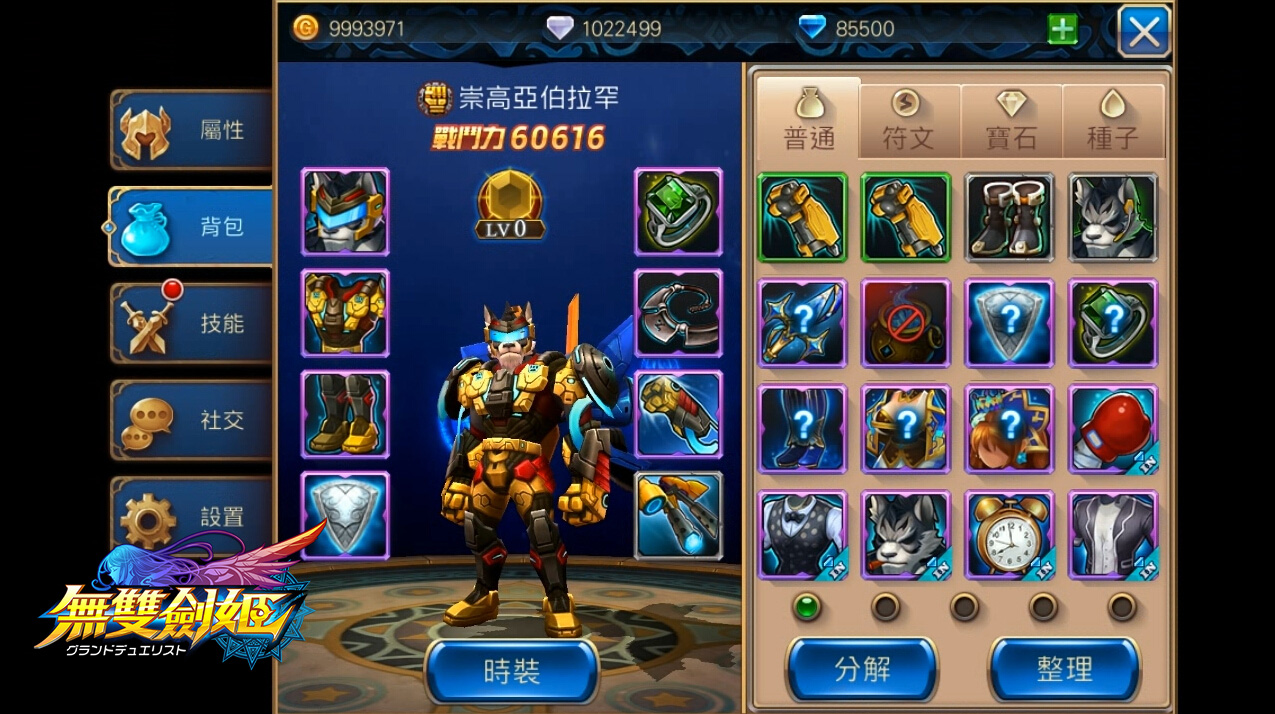Sort inventory with 整理 button
This screenshot has width=1275, height=714.
coord(1064,668)
